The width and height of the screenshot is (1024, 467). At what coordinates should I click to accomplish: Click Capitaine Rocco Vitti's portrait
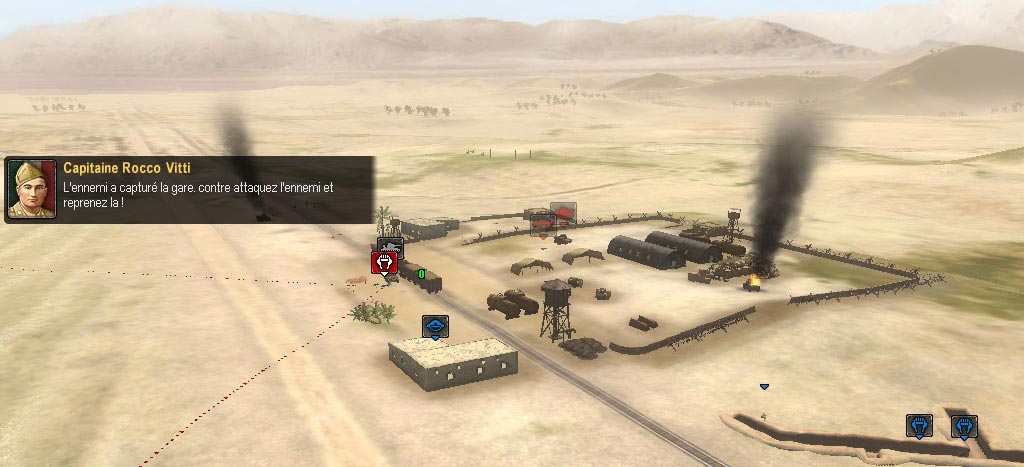[32, 189]
